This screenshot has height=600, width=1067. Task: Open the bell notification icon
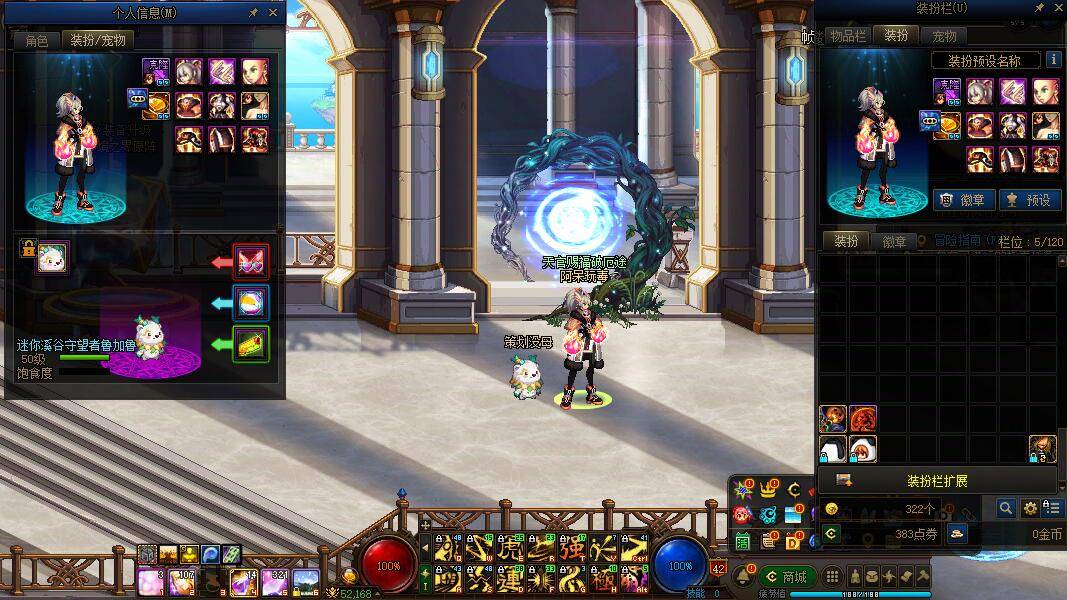[x=743, y=577]
